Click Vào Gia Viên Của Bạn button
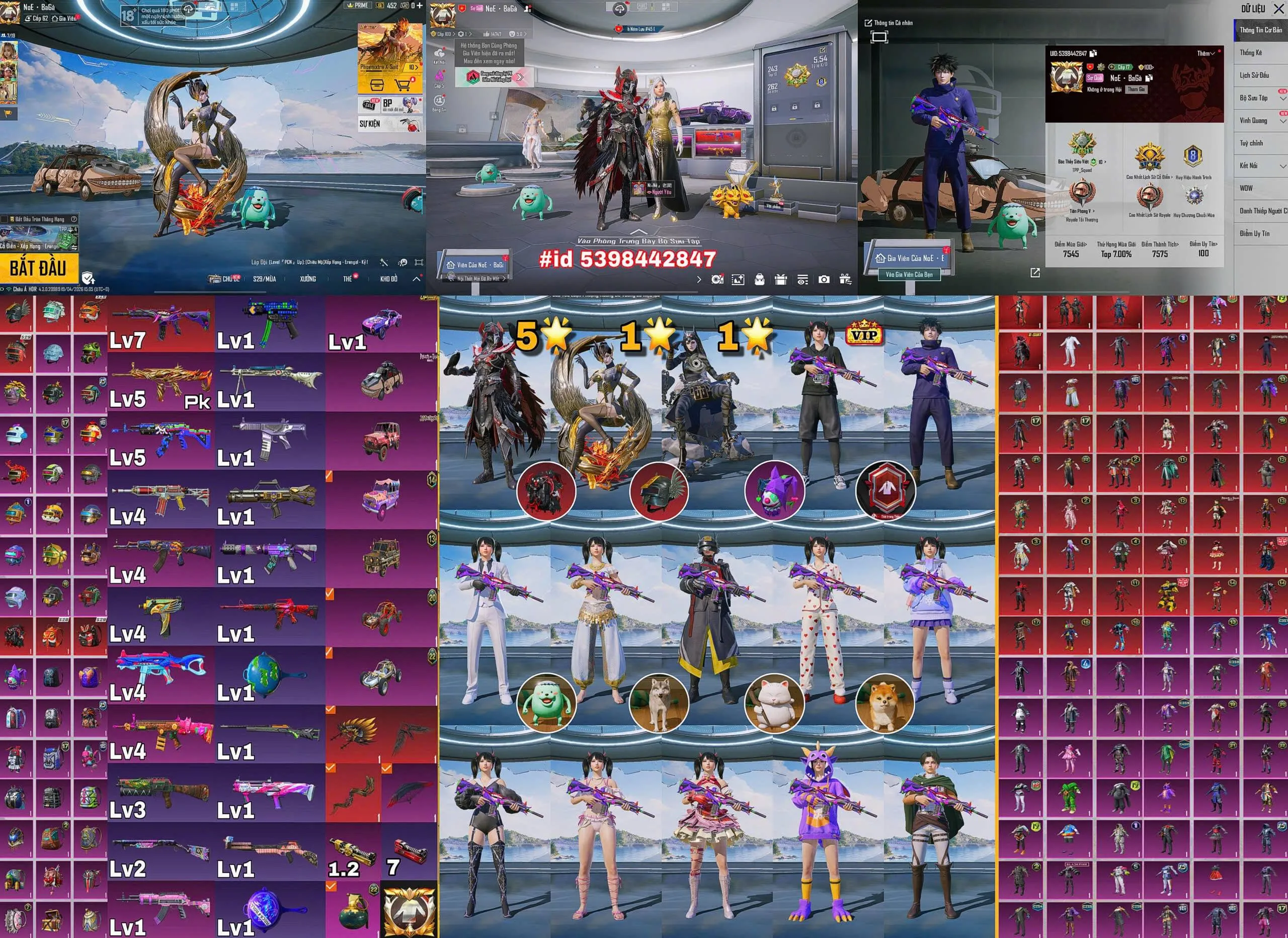Screen dimensions: 1288x938 click(x=909, y=275)
